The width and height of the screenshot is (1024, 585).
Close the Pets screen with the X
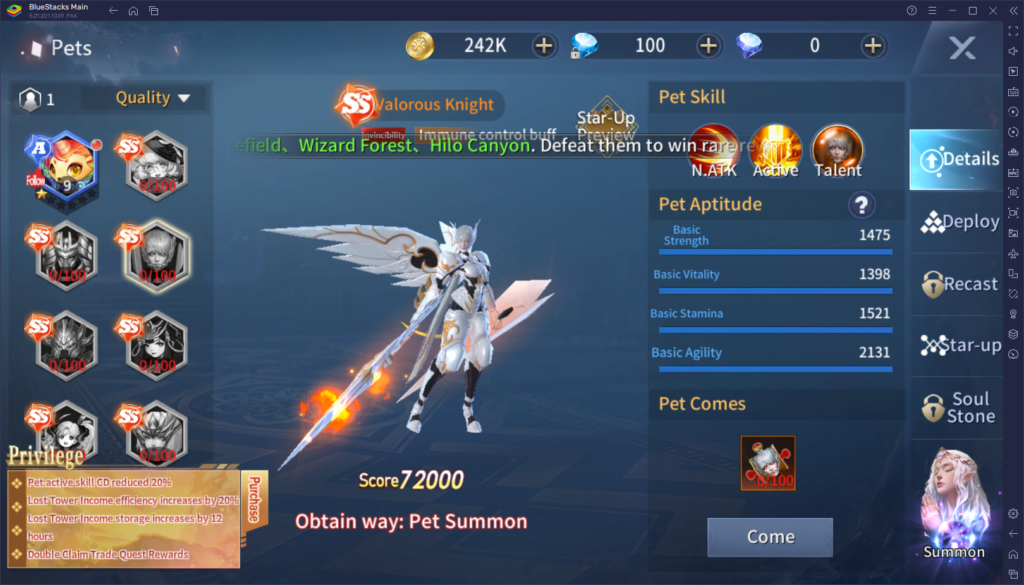coord(962,47)
